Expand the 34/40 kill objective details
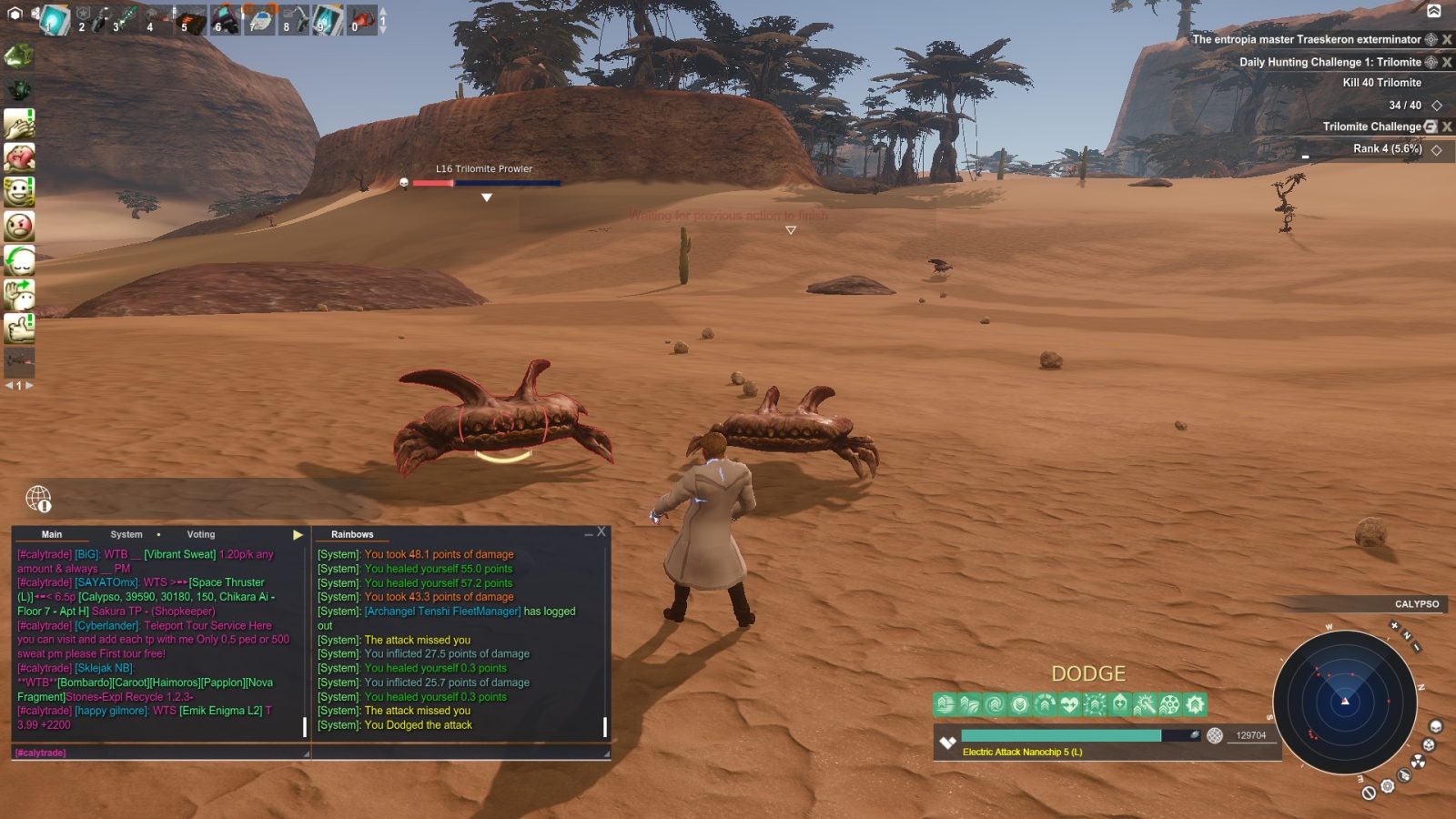Viewport: 1456px width, 819px height. click(x=1438, y=106)
